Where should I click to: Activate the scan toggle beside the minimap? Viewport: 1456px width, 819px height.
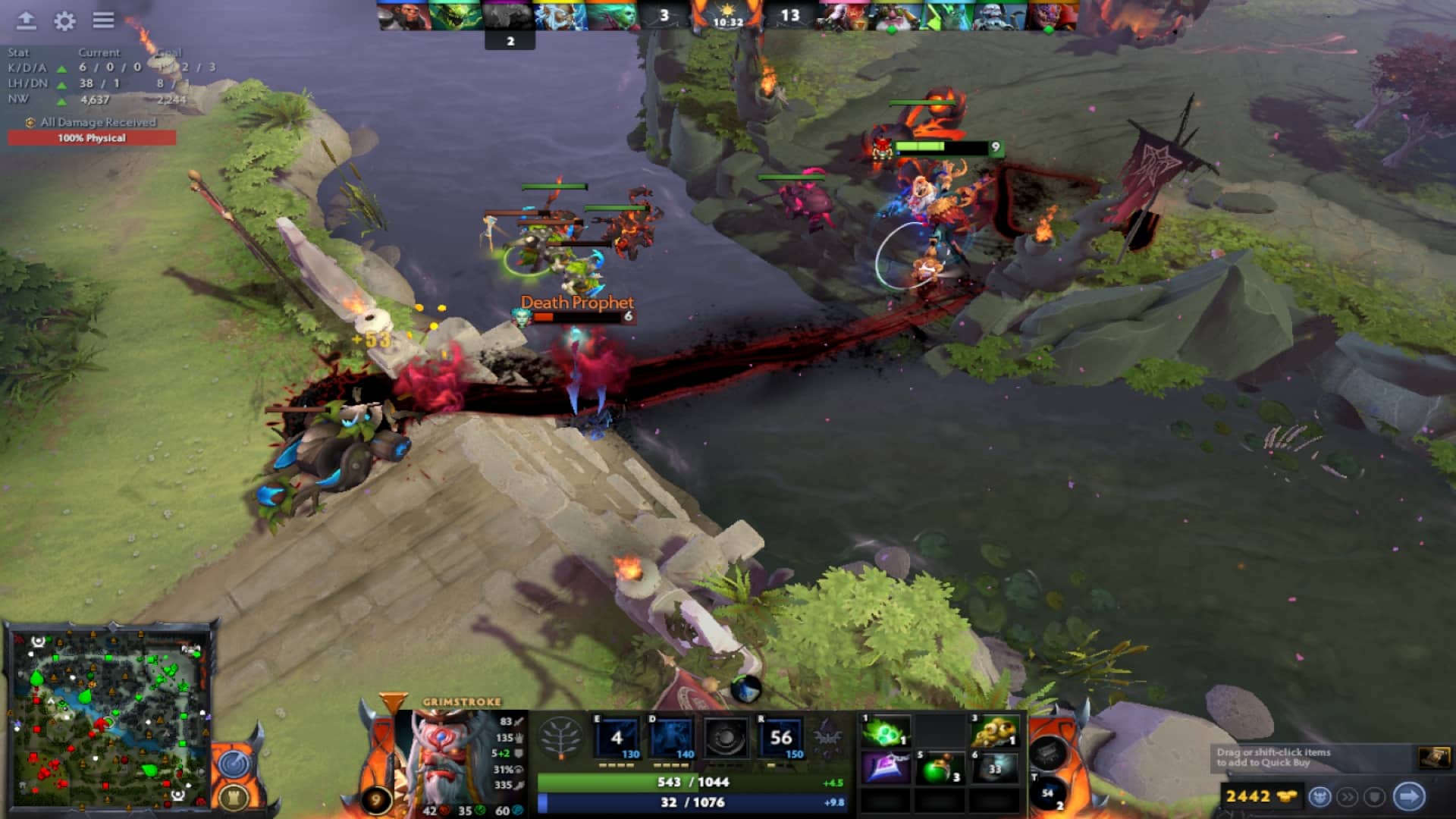[234, 766]
